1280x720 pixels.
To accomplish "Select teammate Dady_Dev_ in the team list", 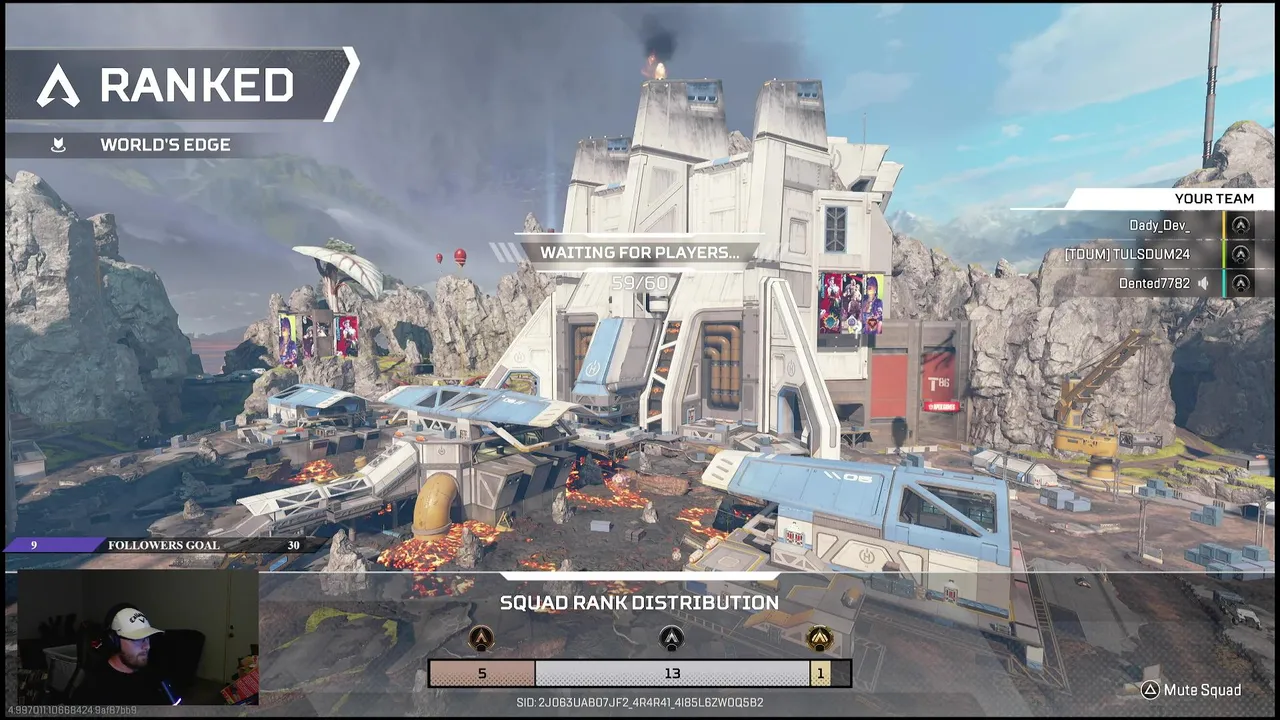I will pyautogui.click(x=1159, y=226).
